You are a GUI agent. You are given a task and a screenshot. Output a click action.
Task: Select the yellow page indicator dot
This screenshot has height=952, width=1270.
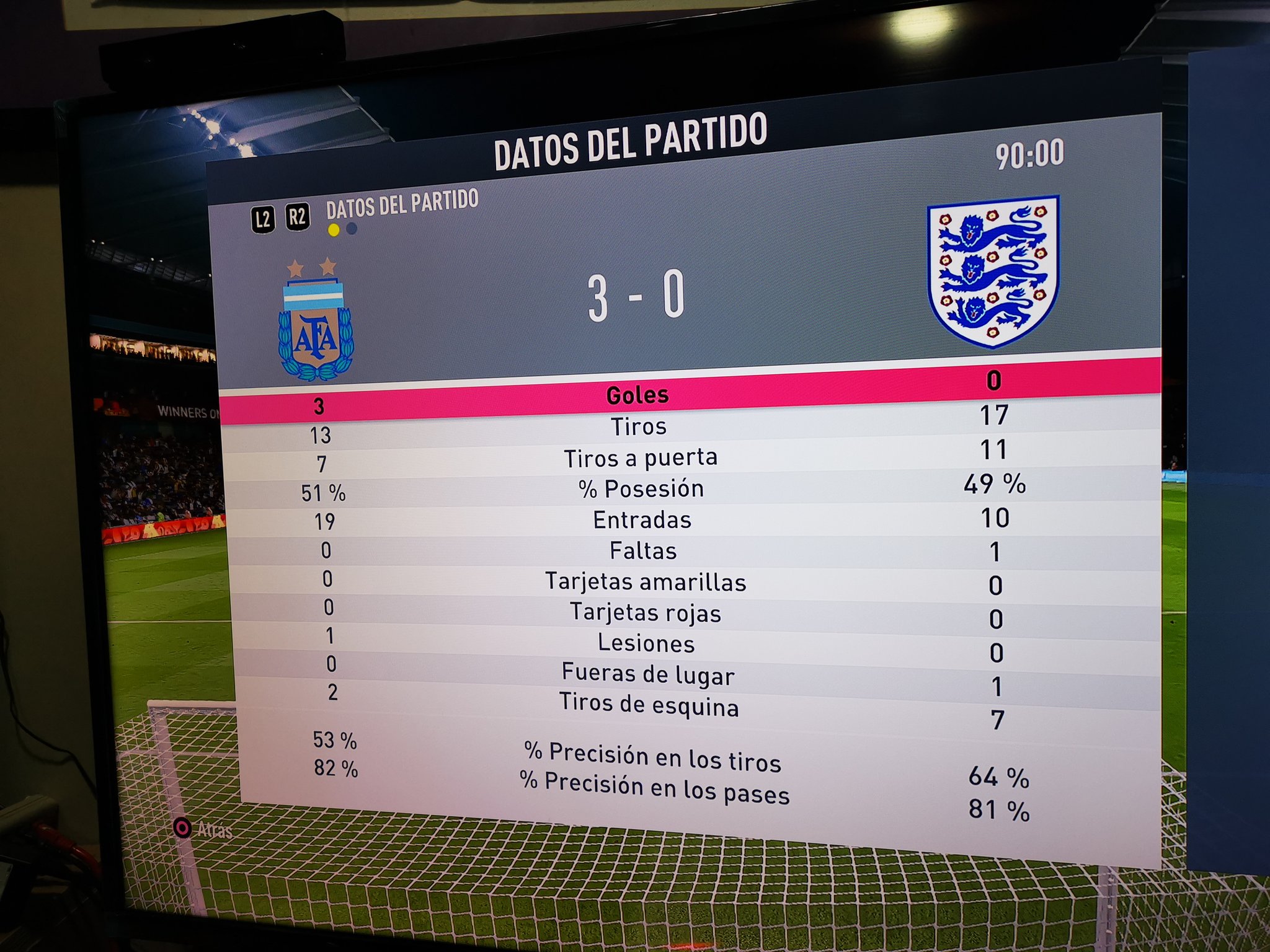334,229
